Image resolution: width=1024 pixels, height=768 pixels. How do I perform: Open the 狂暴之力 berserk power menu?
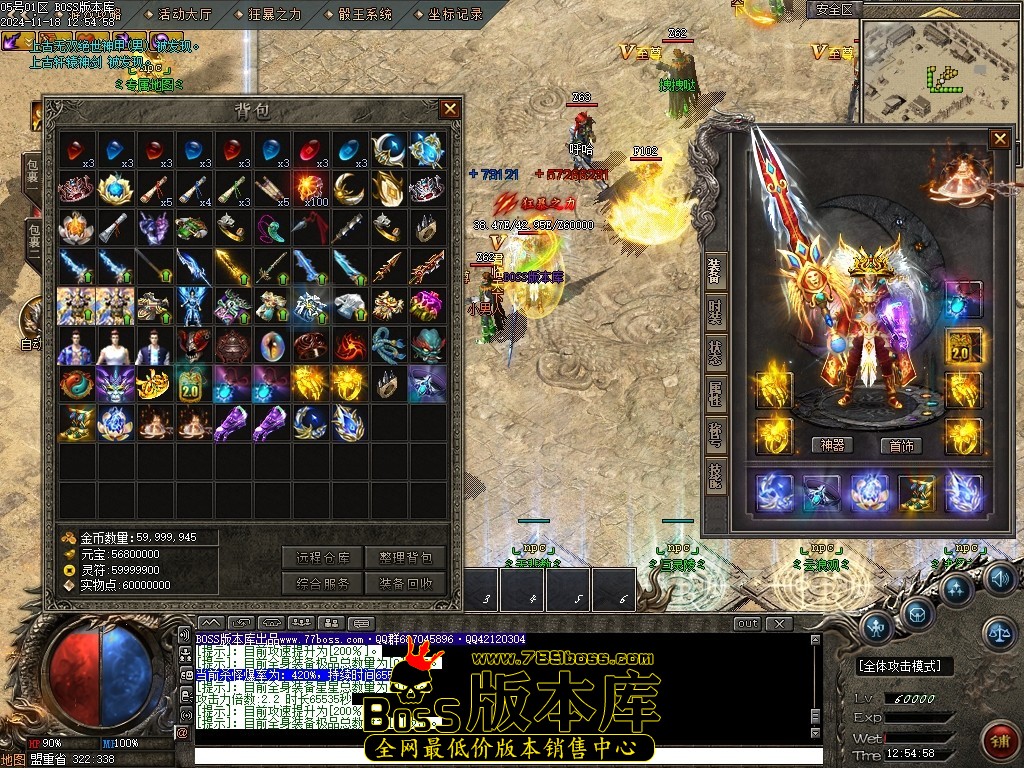[x=272, y=14]
